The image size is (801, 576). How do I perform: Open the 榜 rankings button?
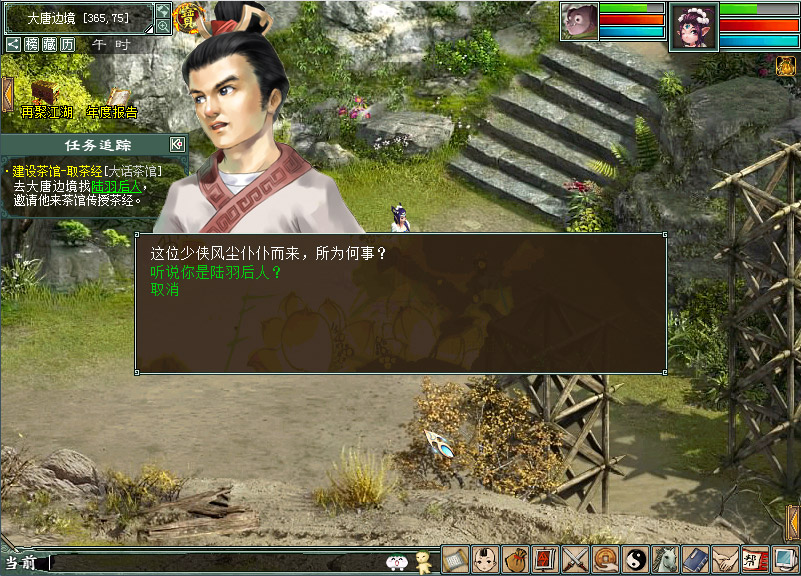point(31,45)
